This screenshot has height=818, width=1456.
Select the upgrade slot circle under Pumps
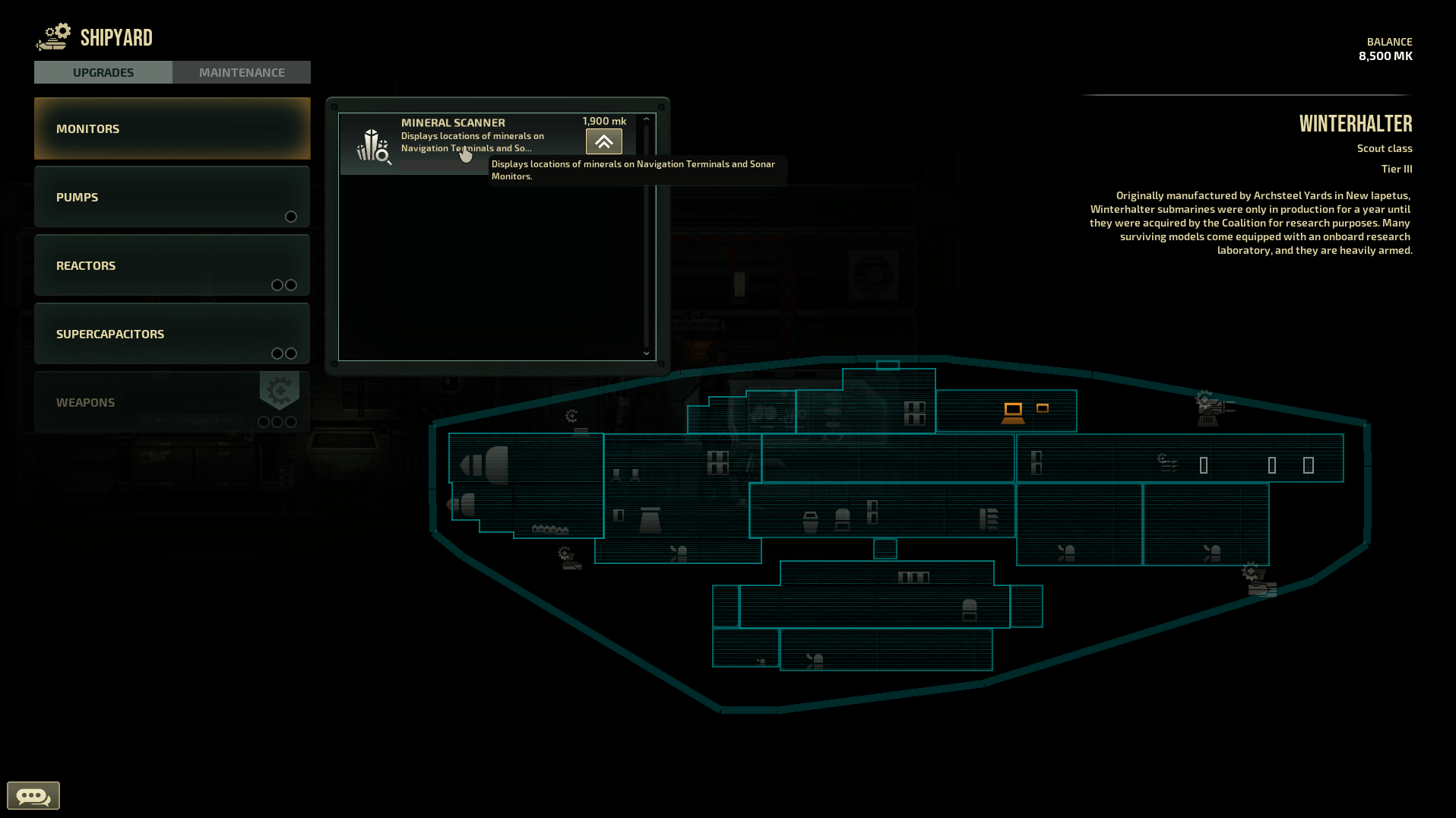tap(291, 217)
